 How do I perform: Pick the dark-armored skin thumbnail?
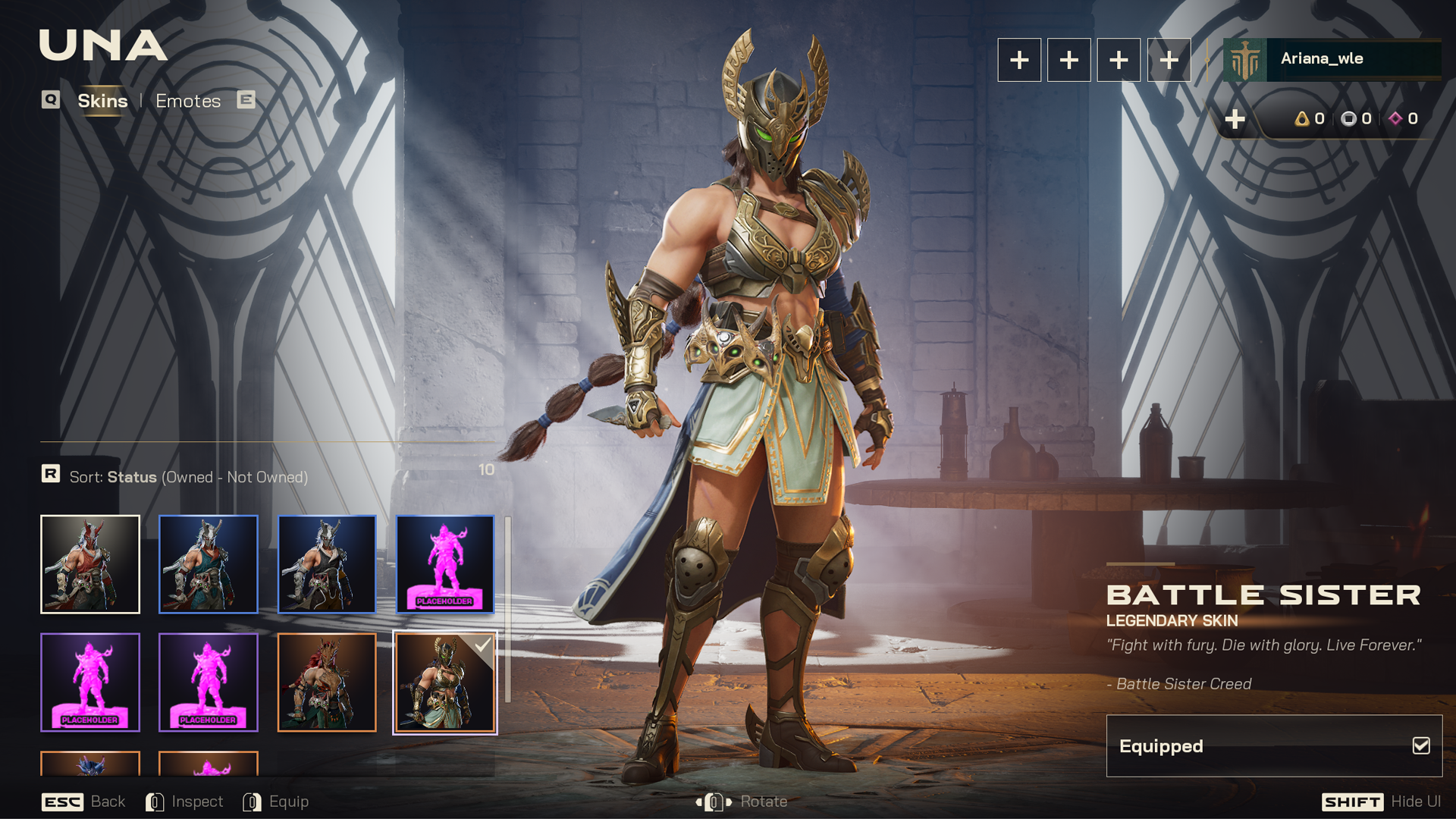pyautogui.click(x=327, y=564)
